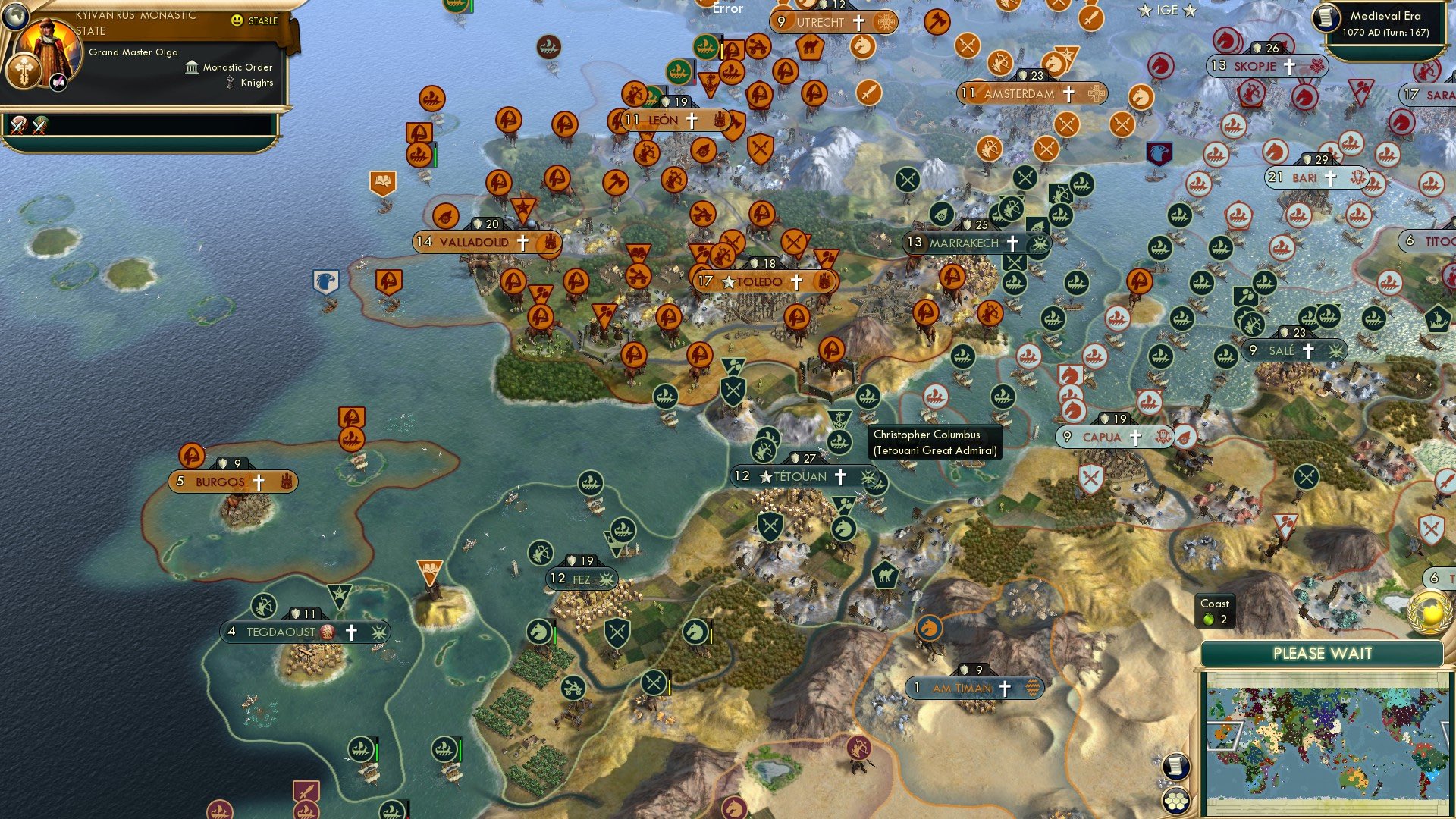
Task: Open the notification scroll icon near the minimap
Action: [1176, 767]
